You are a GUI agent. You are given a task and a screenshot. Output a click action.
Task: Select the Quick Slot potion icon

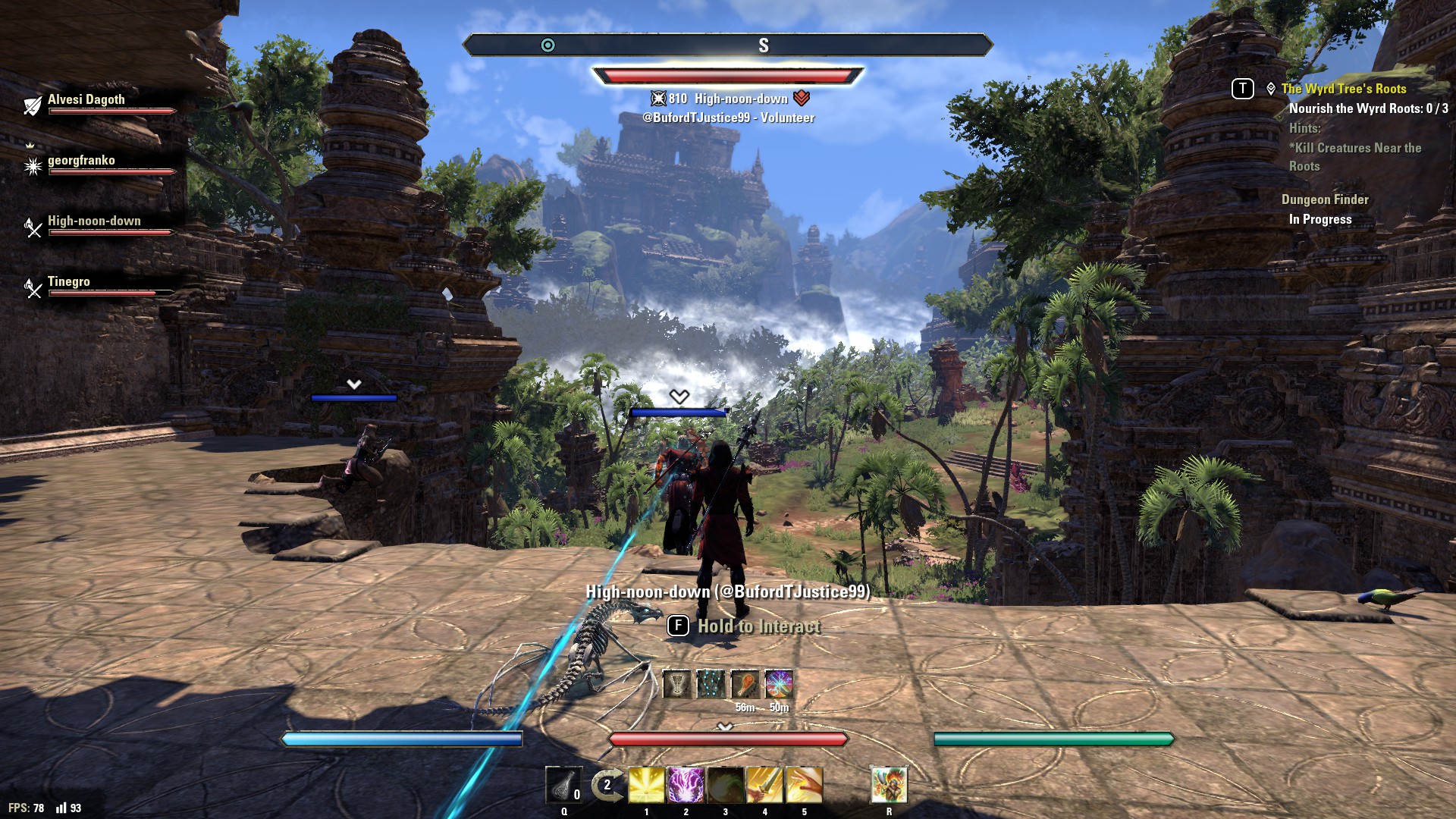pos(564,785)
